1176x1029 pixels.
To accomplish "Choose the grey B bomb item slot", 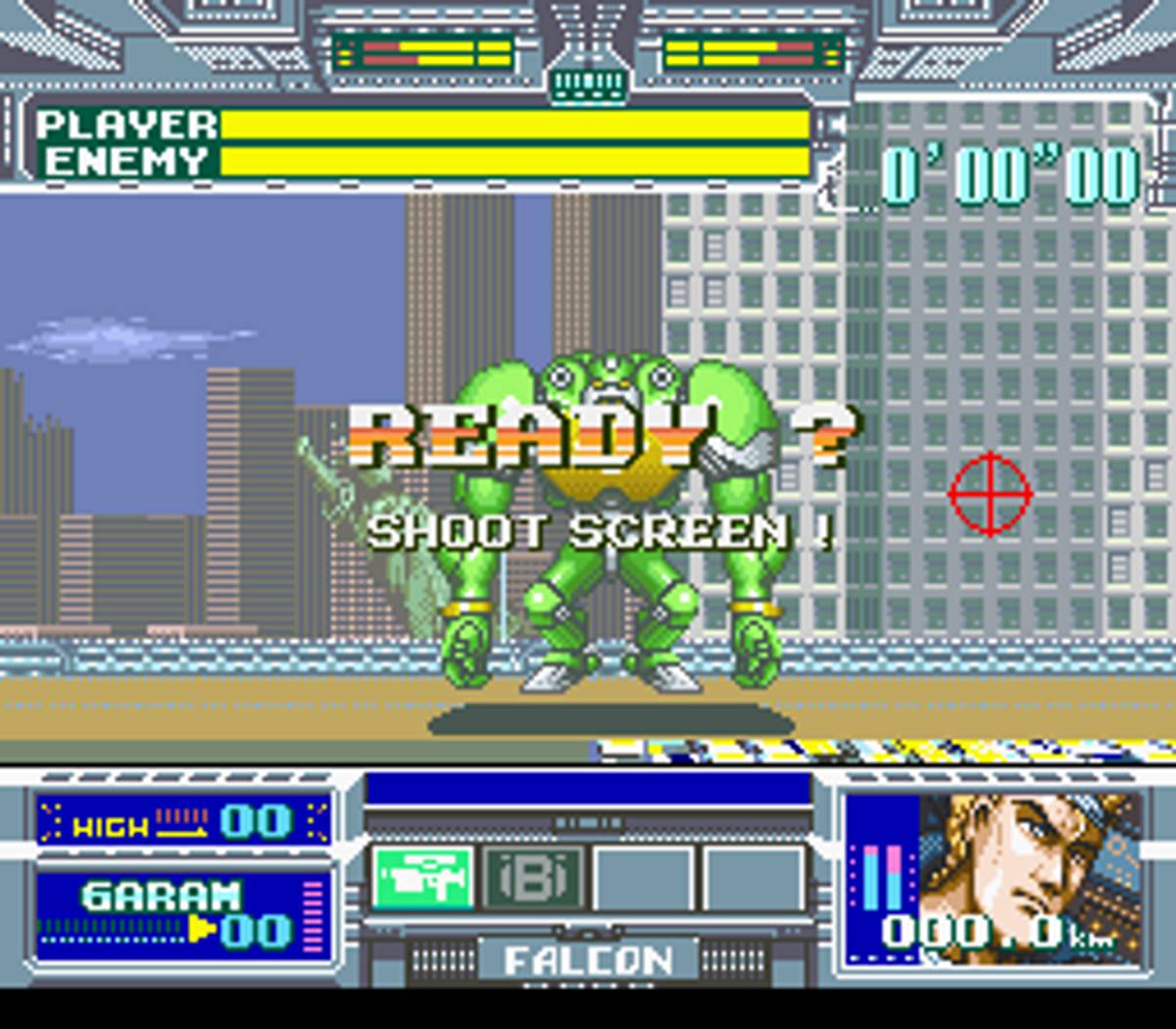I will tap(533, 878).
